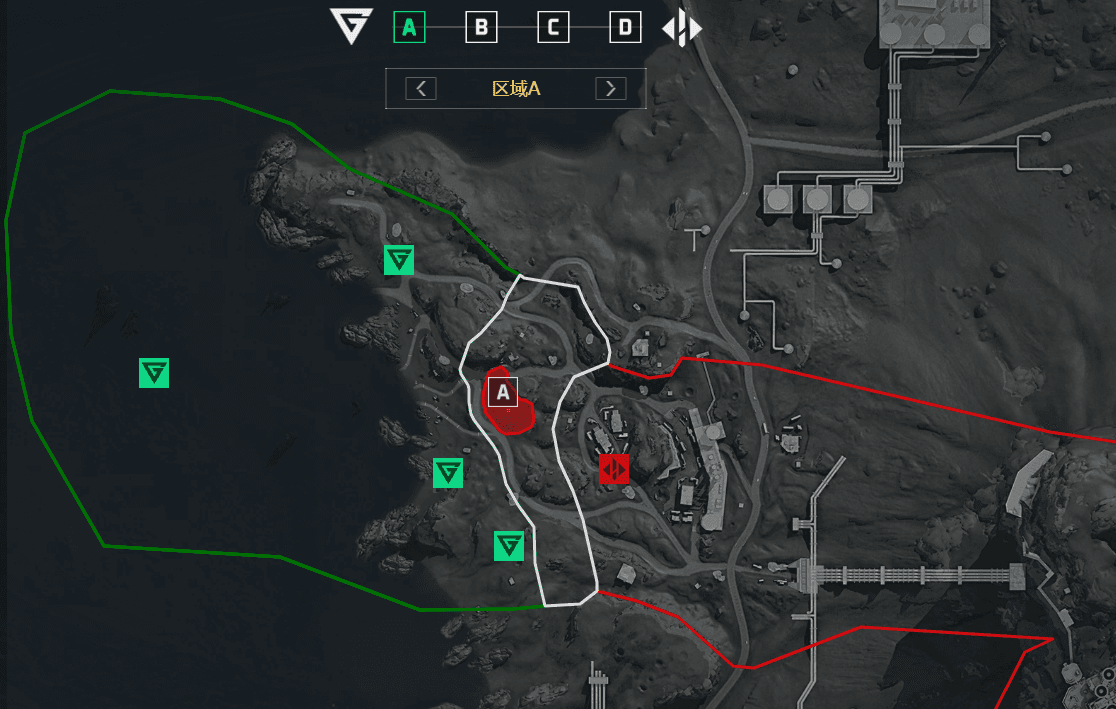Switch to the sector B tab
This screenshot has height=709, width=1116.
481,27
